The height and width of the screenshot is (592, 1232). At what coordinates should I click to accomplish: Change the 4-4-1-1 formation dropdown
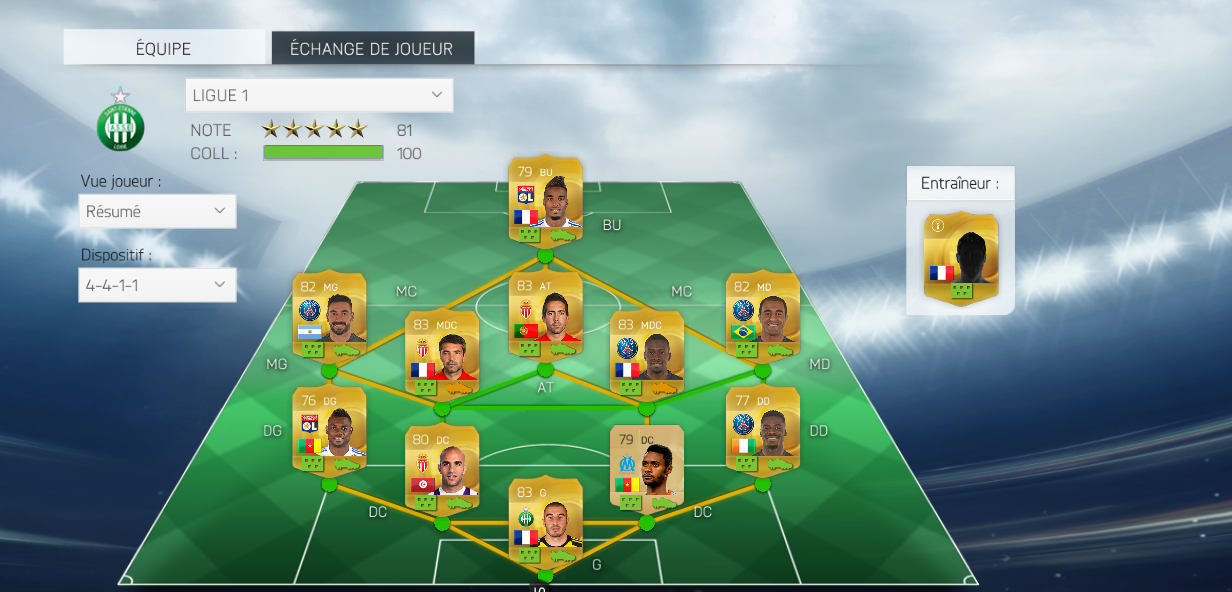[x=158, y=285]
